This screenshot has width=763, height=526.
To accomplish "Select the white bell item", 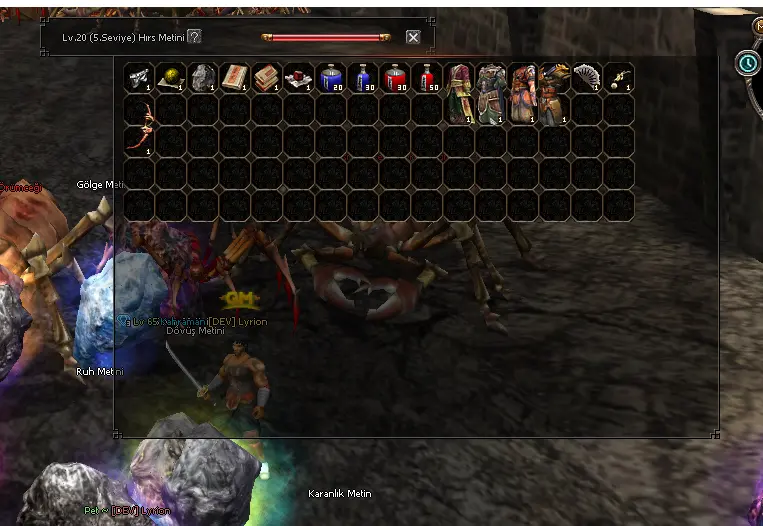I will point(619,77).
